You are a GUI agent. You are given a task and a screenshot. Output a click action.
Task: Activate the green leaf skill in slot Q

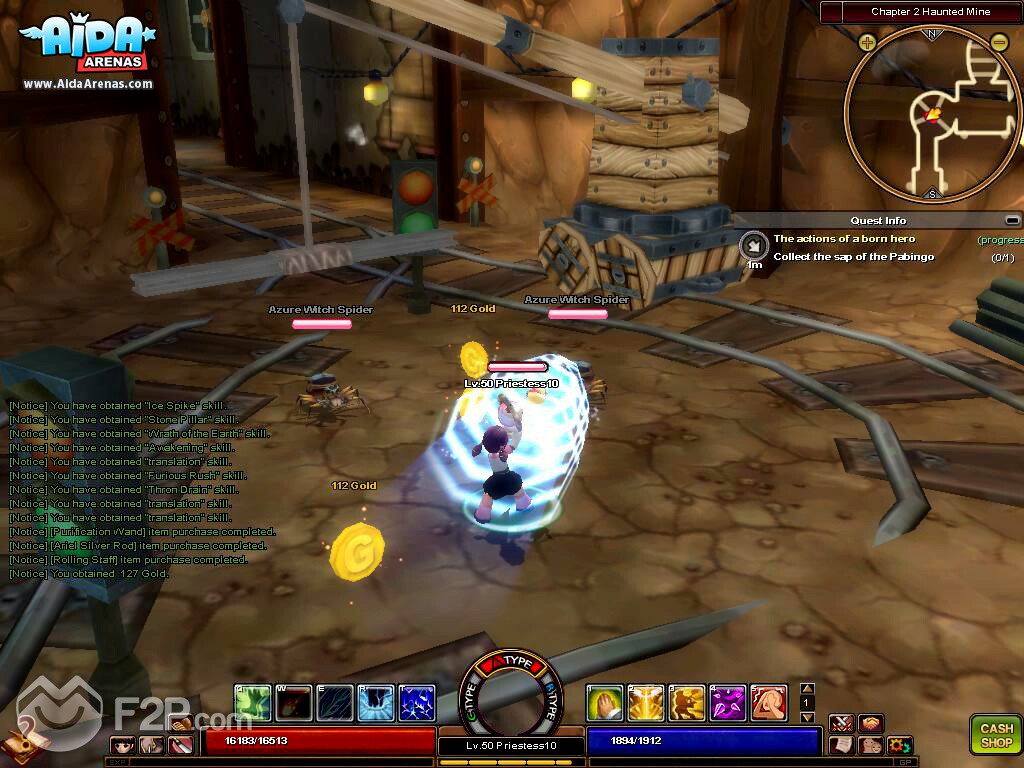pyautogui.click(x=253, y=703)
